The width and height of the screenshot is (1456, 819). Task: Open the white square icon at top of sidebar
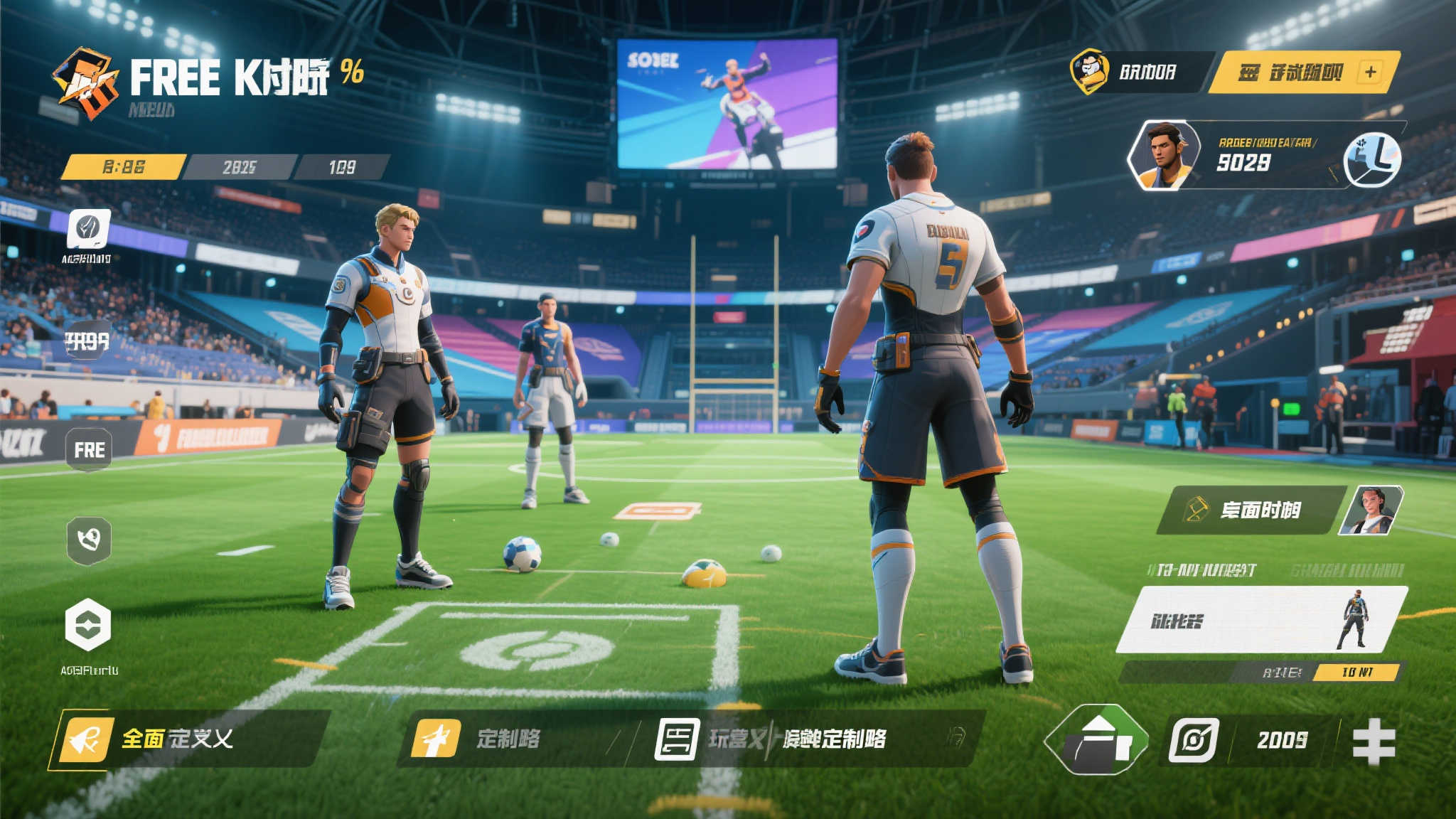pos(89,229)
